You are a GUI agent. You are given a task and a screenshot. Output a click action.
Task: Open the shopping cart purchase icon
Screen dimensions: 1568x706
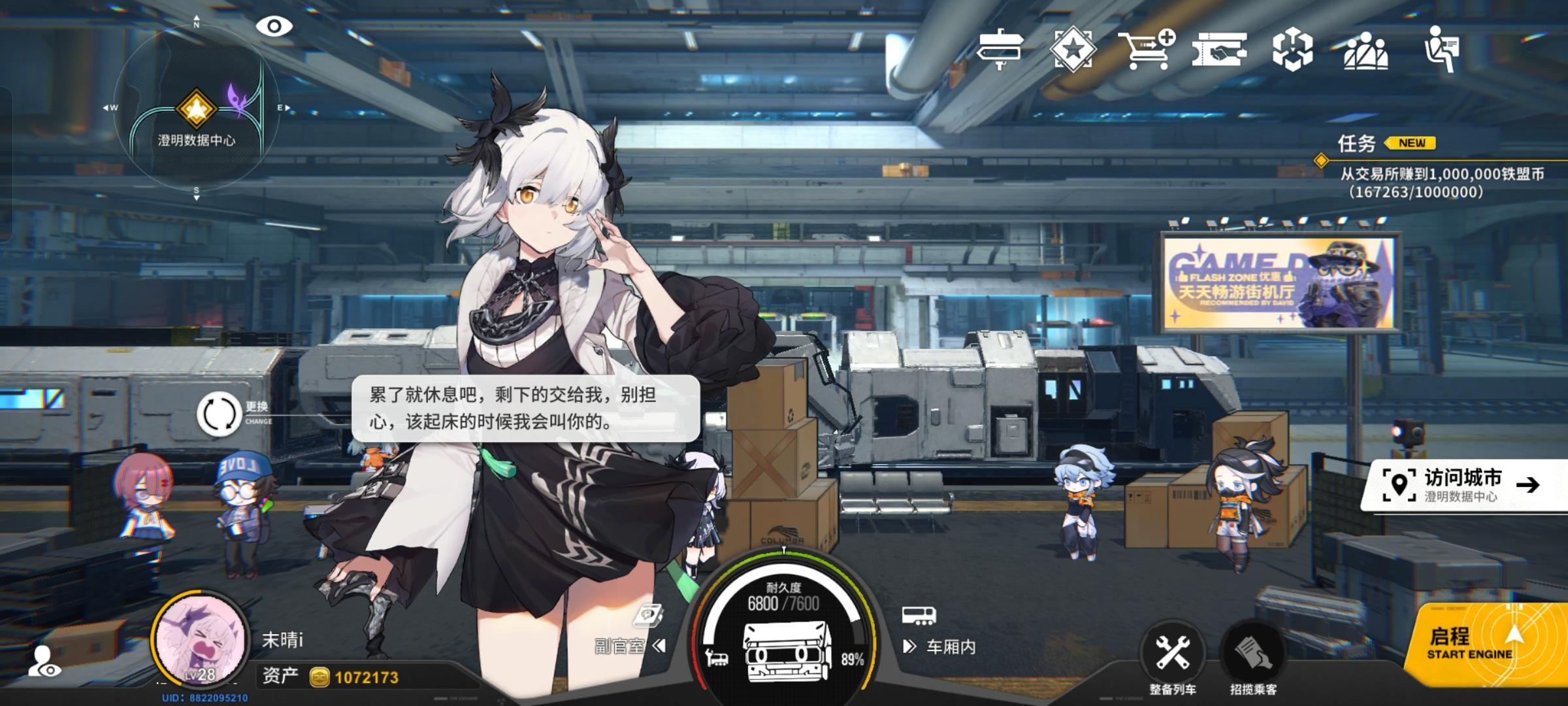(1147, 49)
